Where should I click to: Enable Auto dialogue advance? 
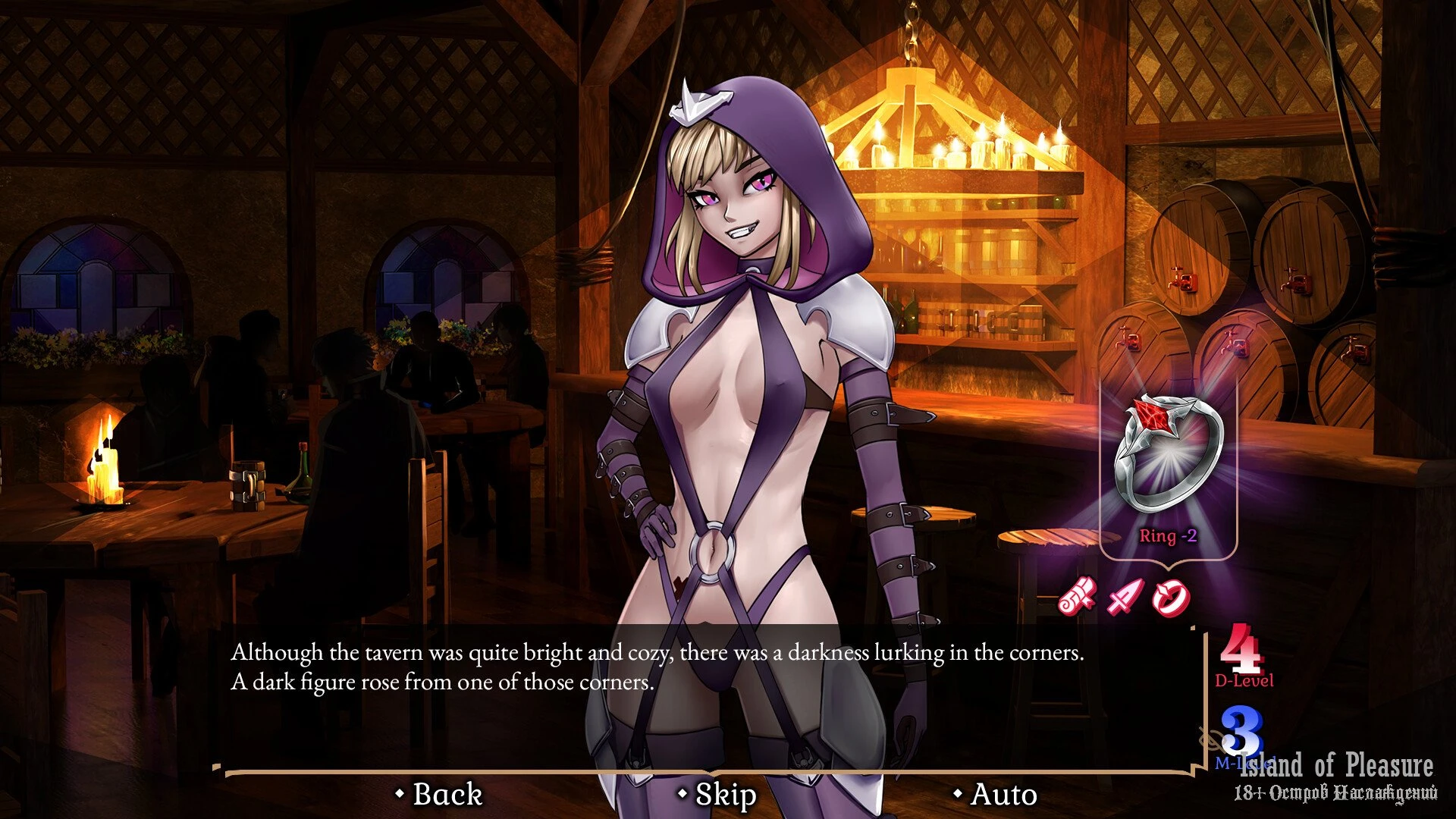[x=996, y=794]
